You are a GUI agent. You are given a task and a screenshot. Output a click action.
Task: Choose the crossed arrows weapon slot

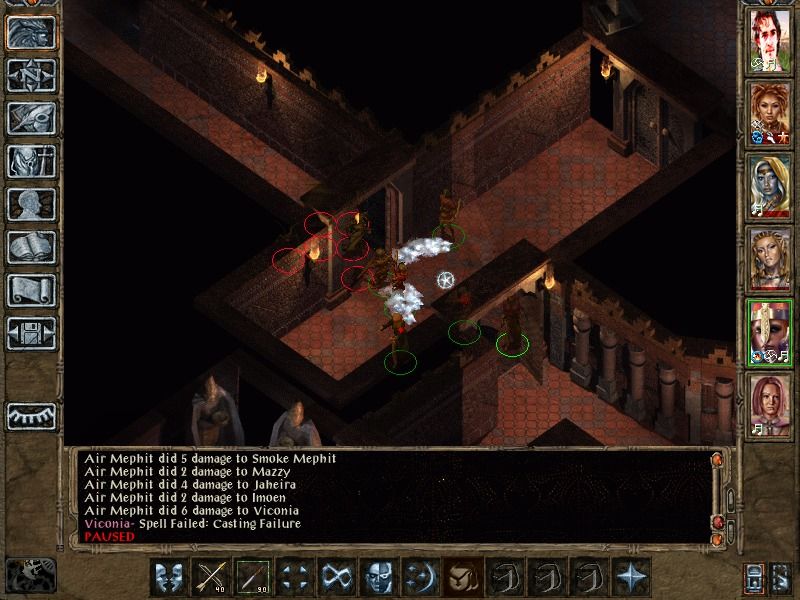[x=211, y=577]
